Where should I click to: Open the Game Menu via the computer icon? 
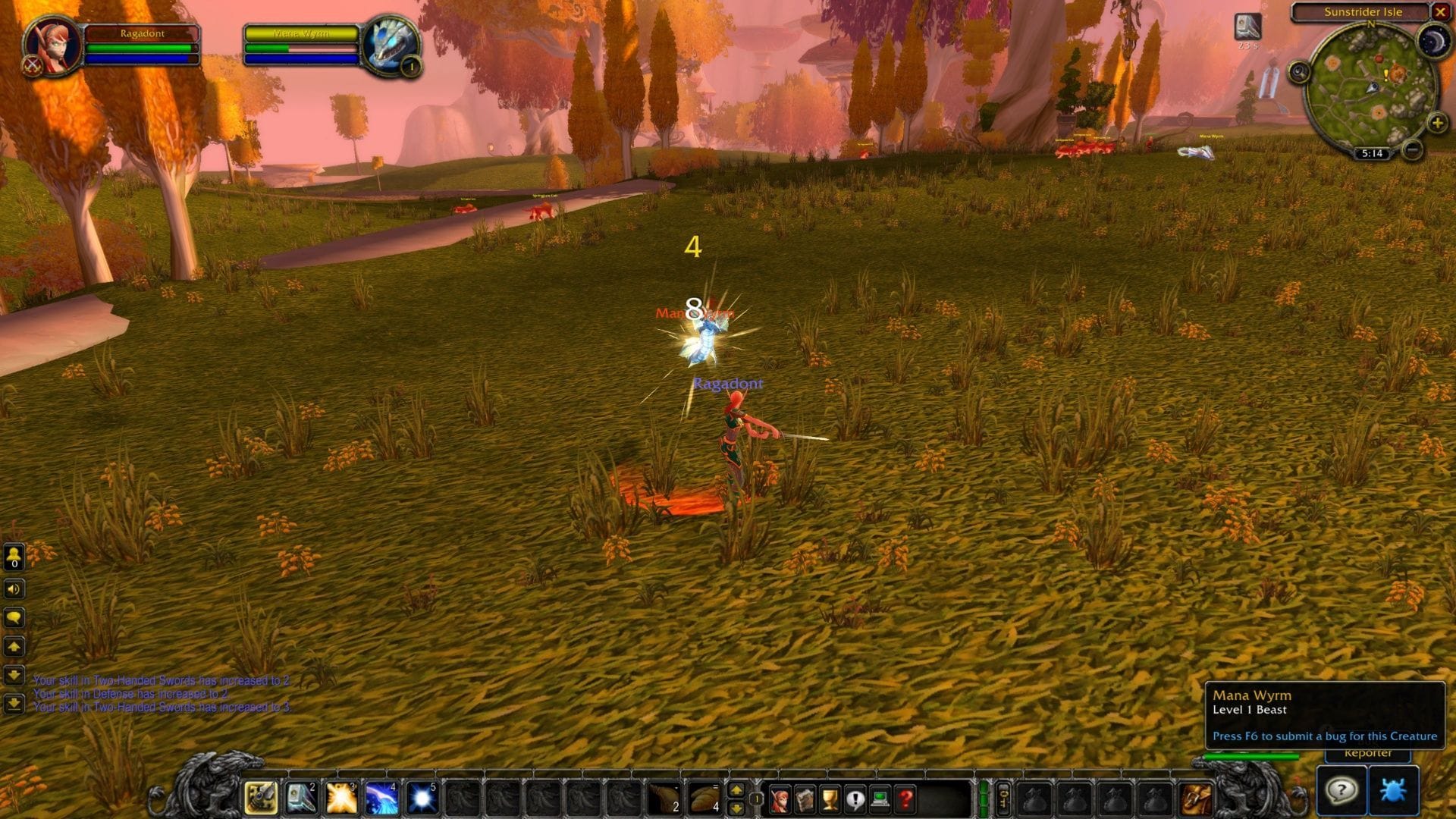pos(880,799)
